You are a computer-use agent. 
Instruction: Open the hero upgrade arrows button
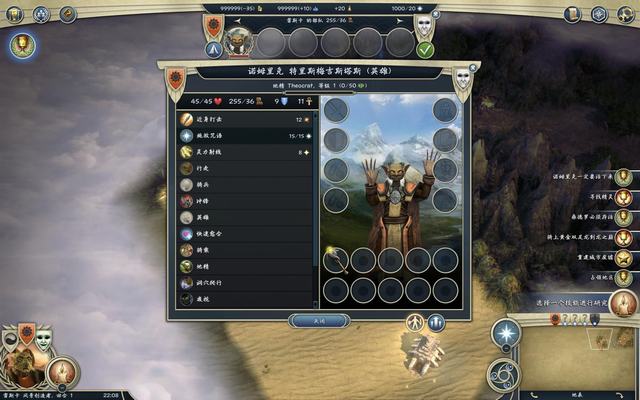tap(437, 322)
